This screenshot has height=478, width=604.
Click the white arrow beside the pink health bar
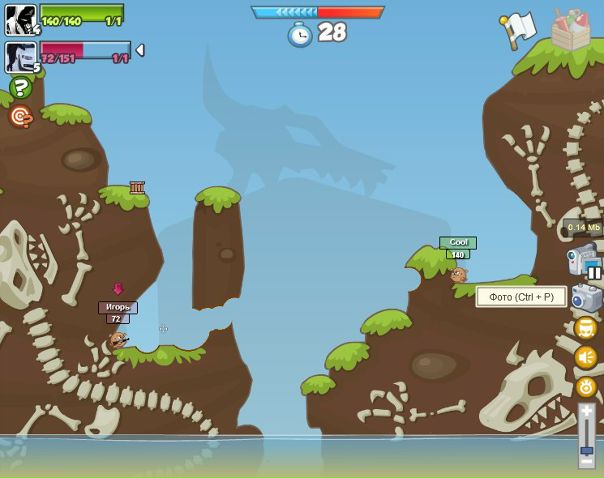140,50
